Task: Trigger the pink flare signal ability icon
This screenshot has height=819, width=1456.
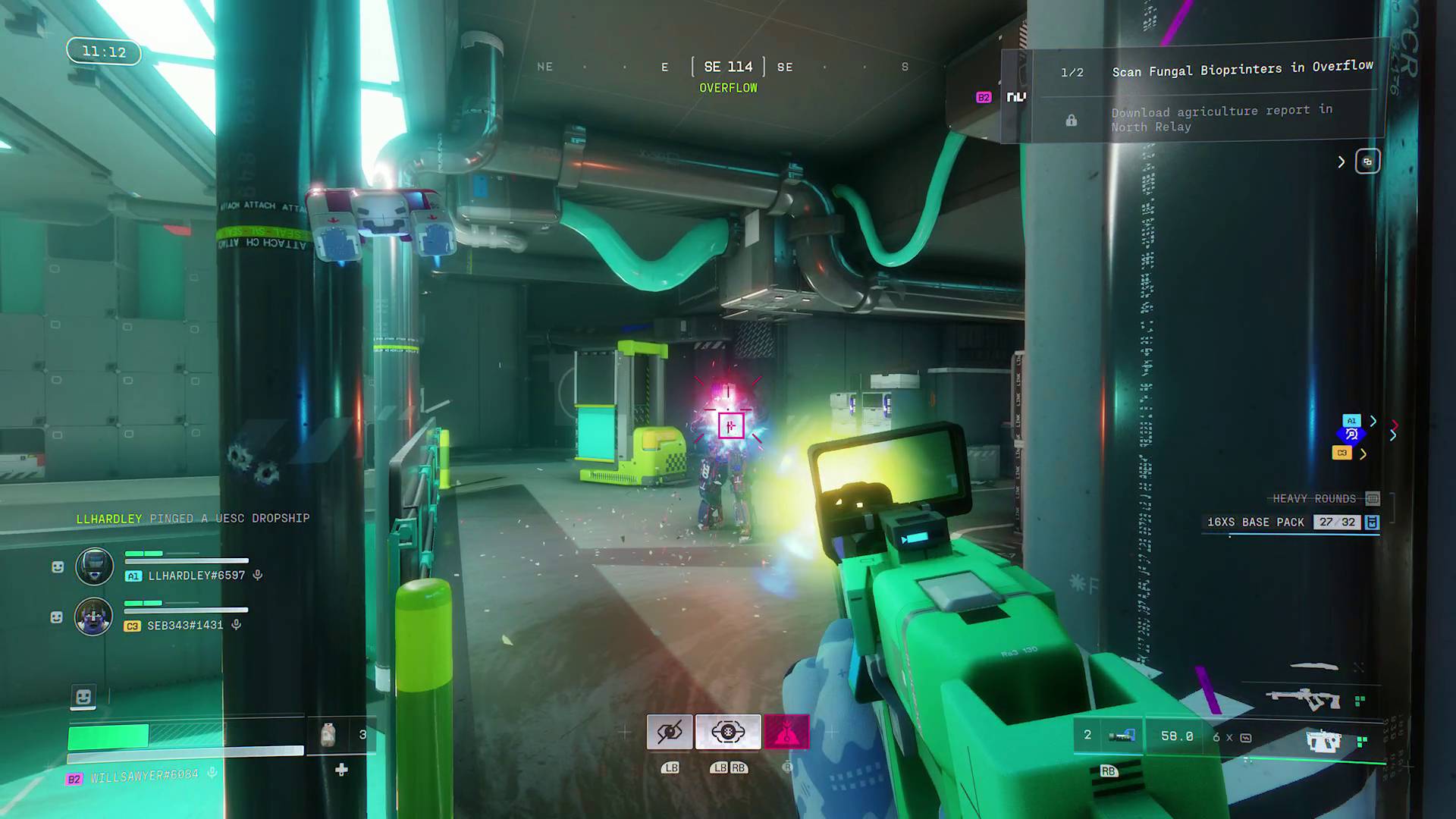Action: [x=789, y=730]
